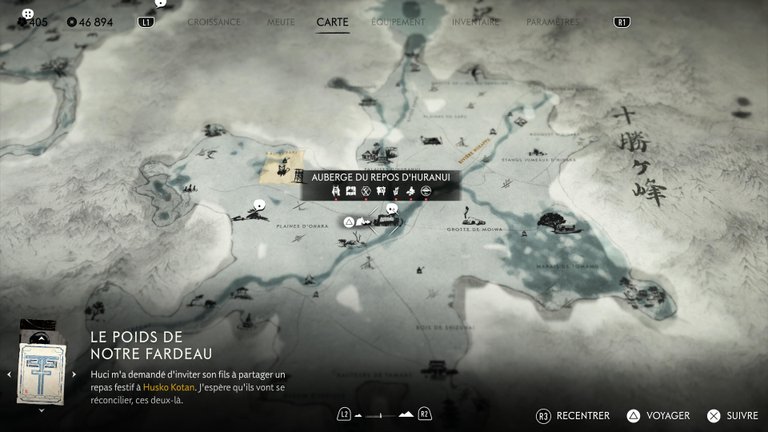The width and height of the screenshot is (768, 432).
Task: Choose the Suivre tracking option
Action: pyautogui.click(x=733, y=415)
